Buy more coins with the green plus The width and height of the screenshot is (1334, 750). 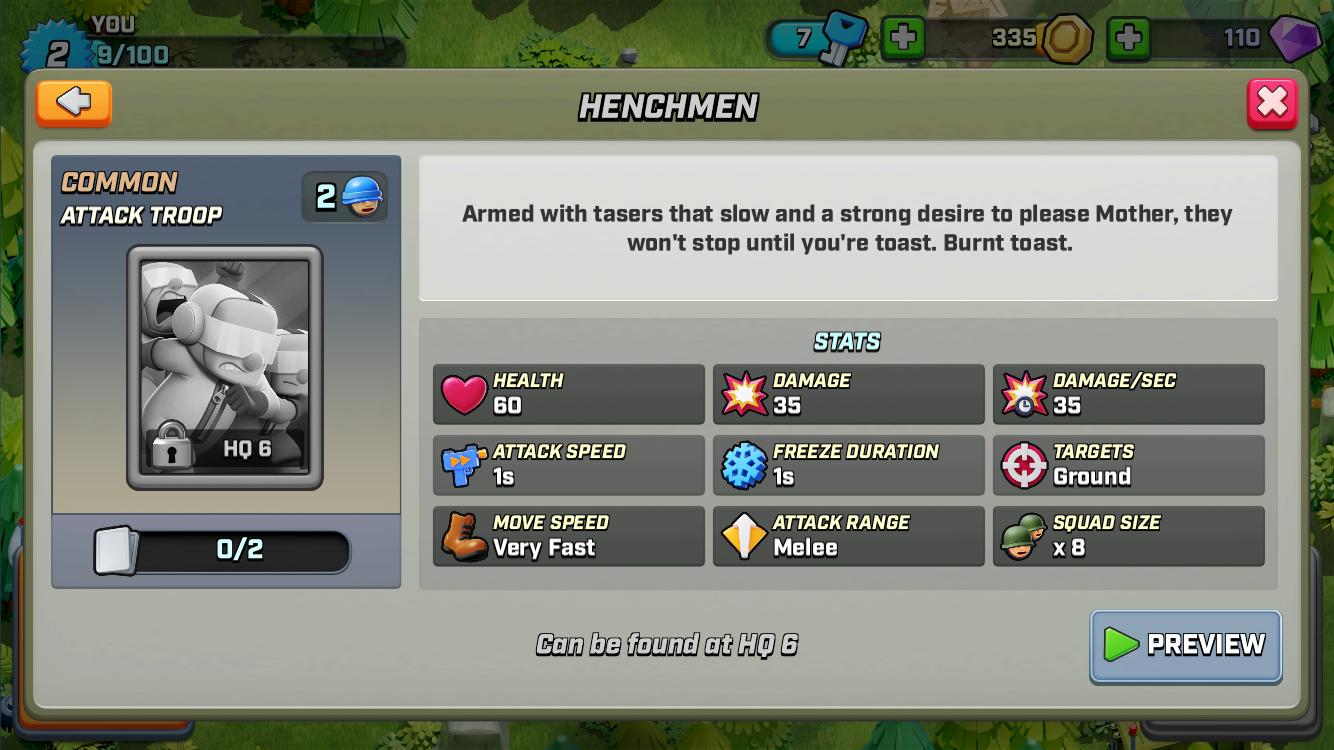pos(1128,39)
